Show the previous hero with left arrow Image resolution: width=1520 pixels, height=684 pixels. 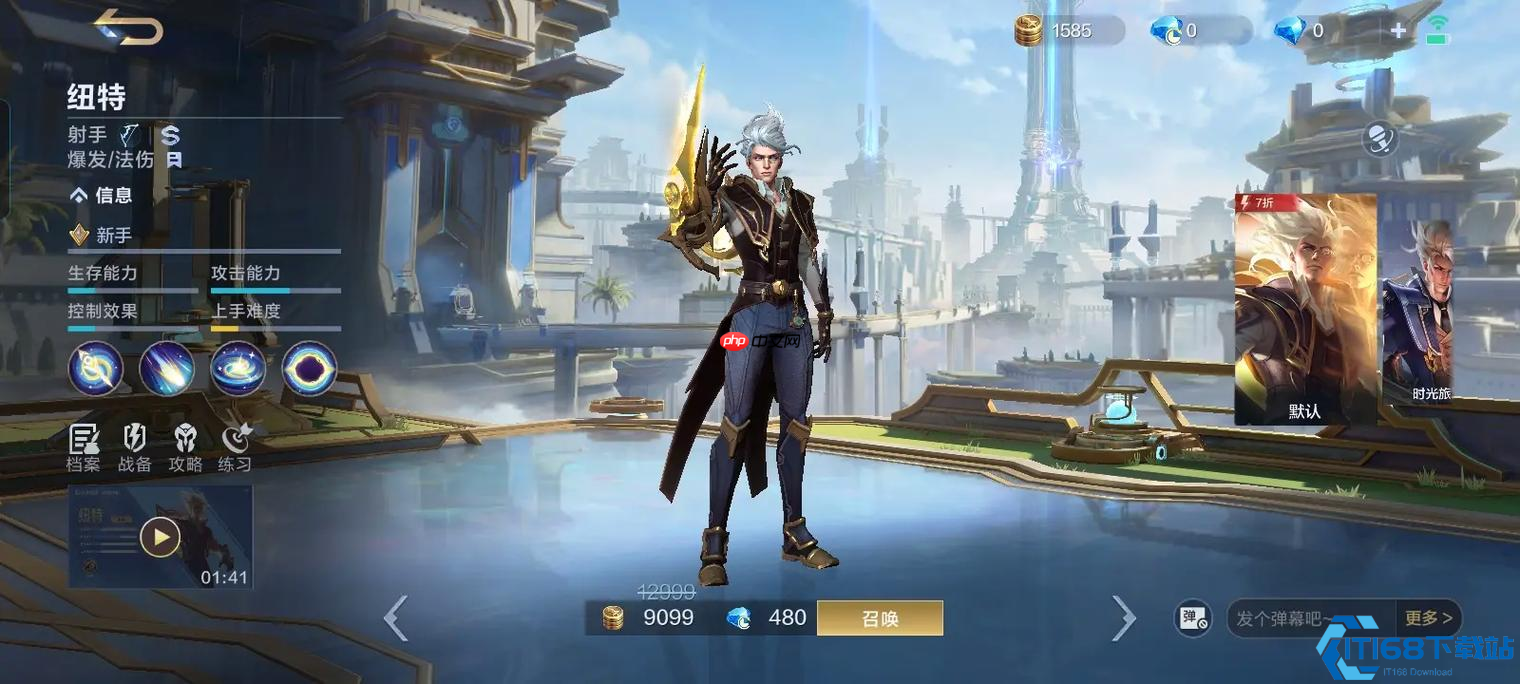click(396, 618)
